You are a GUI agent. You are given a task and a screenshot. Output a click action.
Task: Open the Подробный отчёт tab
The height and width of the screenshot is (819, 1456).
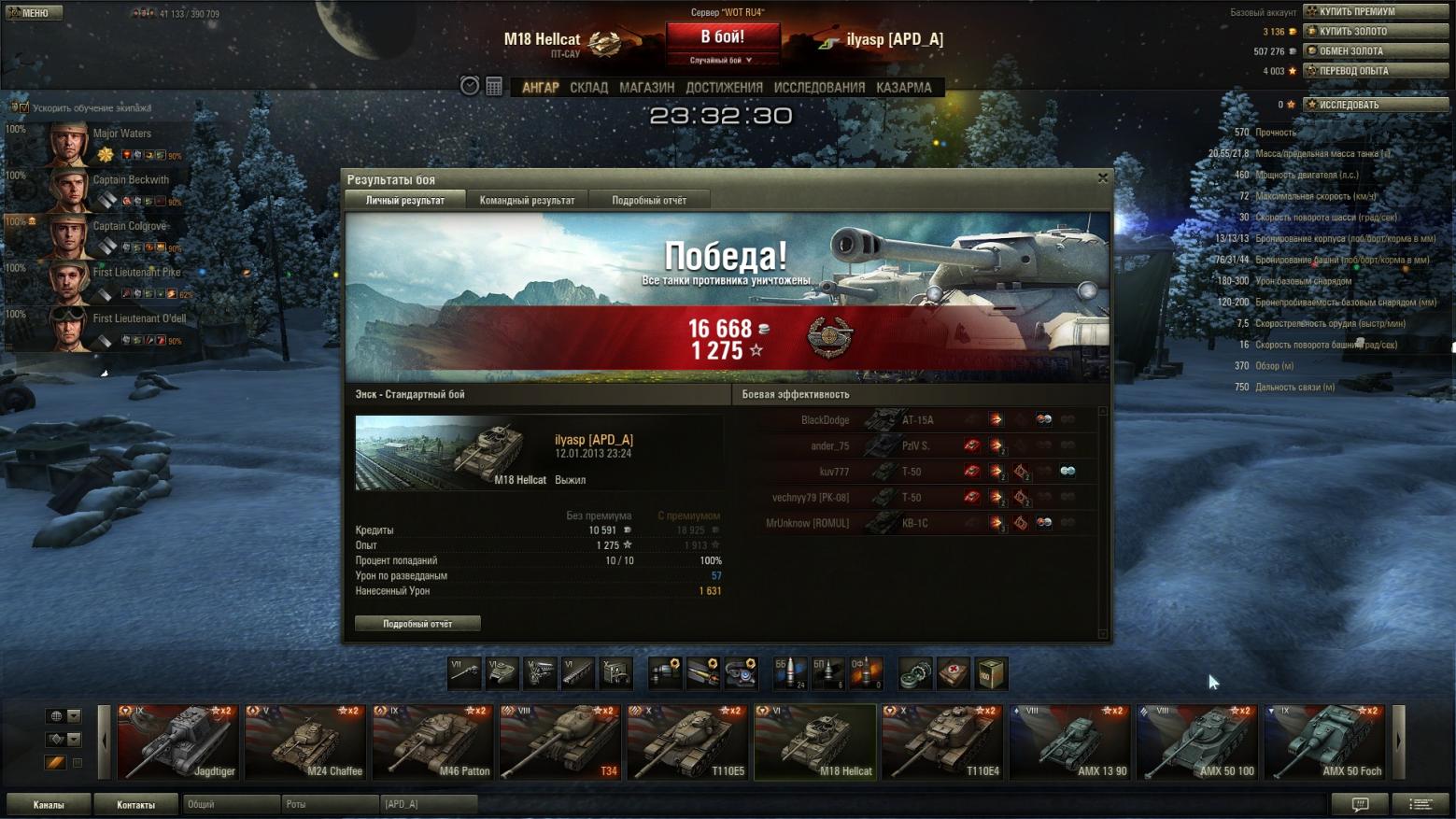(649, 200)
